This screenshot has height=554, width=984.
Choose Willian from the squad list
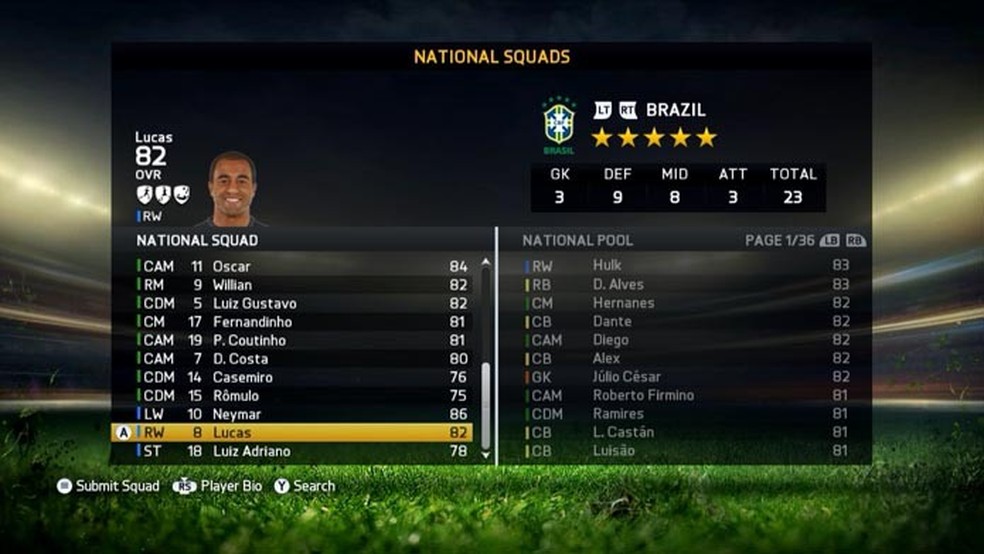(x=300, y=285)
